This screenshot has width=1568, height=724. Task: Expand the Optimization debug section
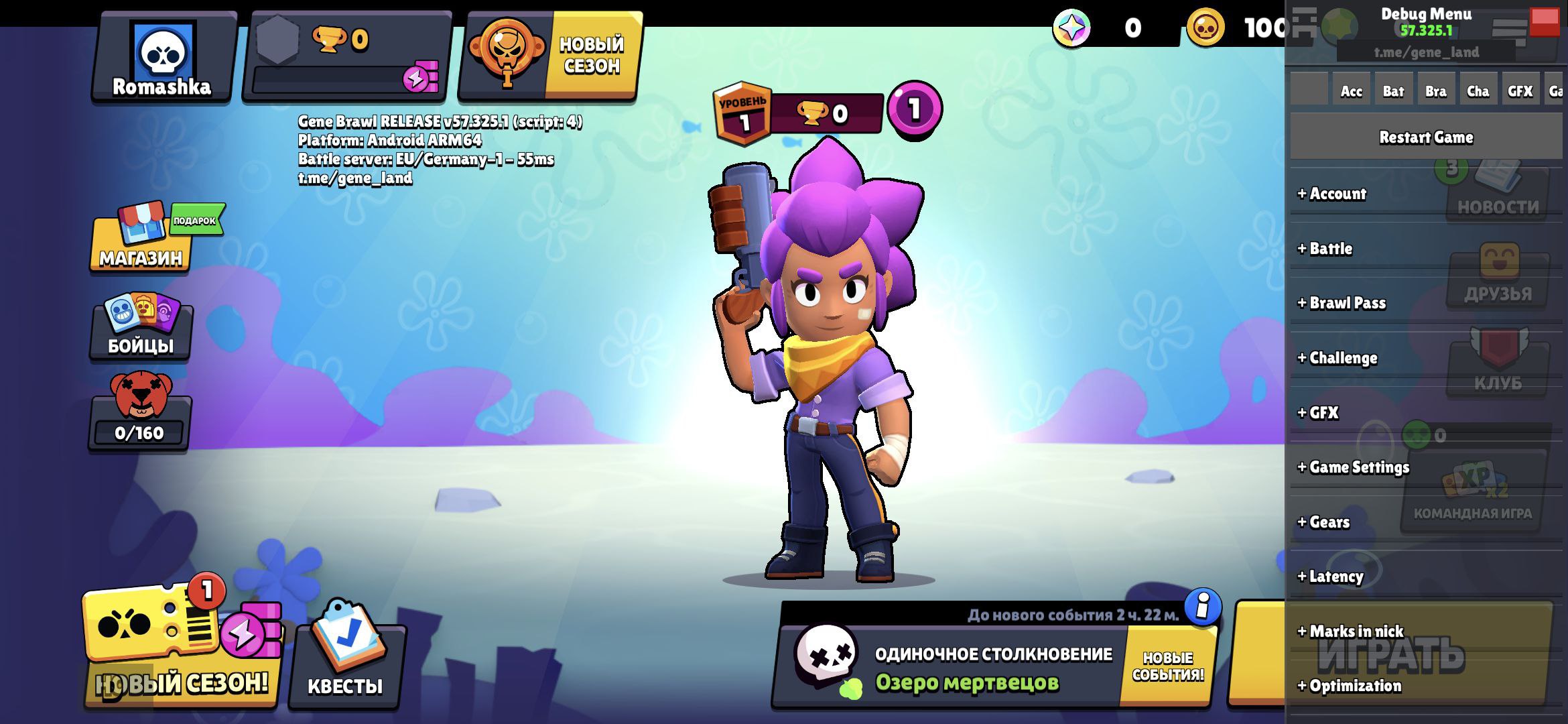1350,686
